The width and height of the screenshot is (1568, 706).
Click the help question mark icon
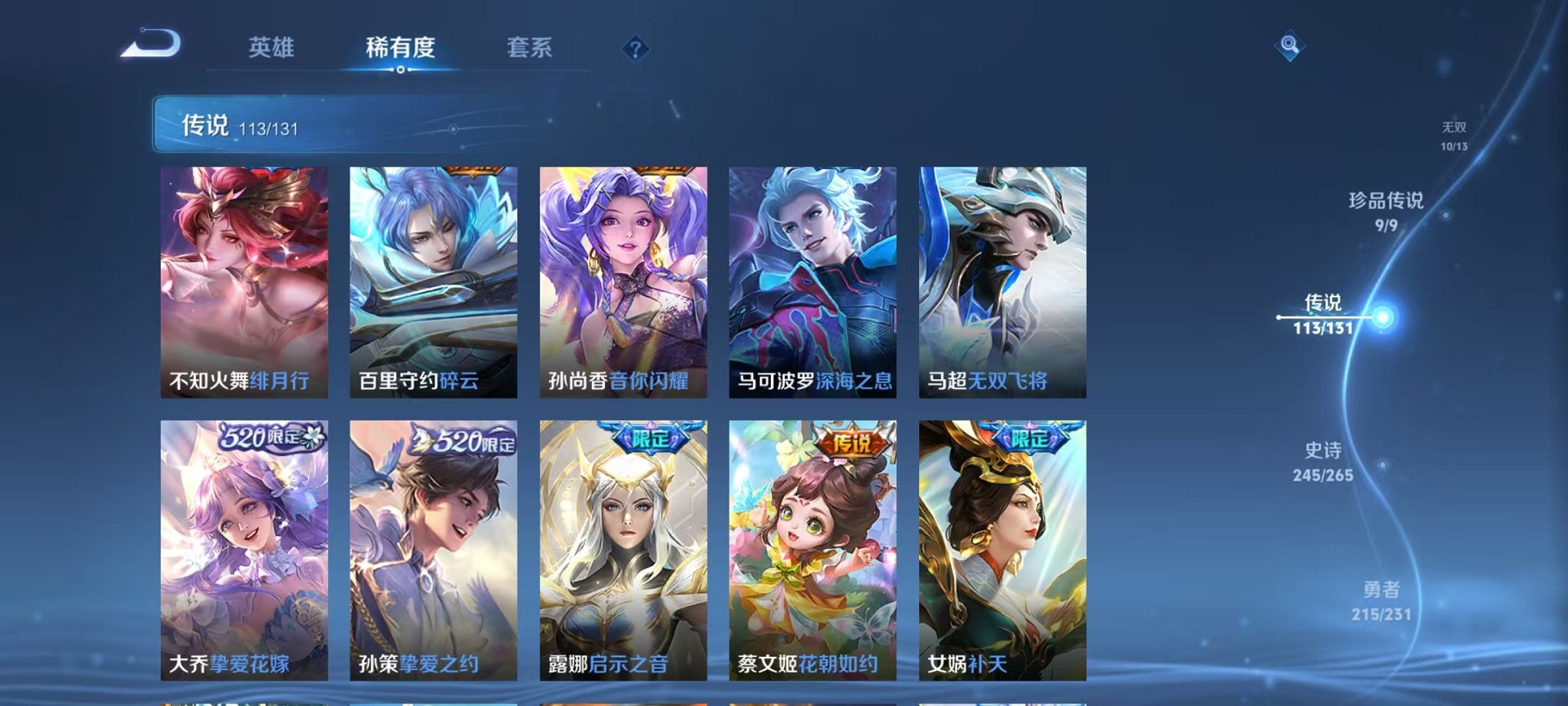pos(634,49)
